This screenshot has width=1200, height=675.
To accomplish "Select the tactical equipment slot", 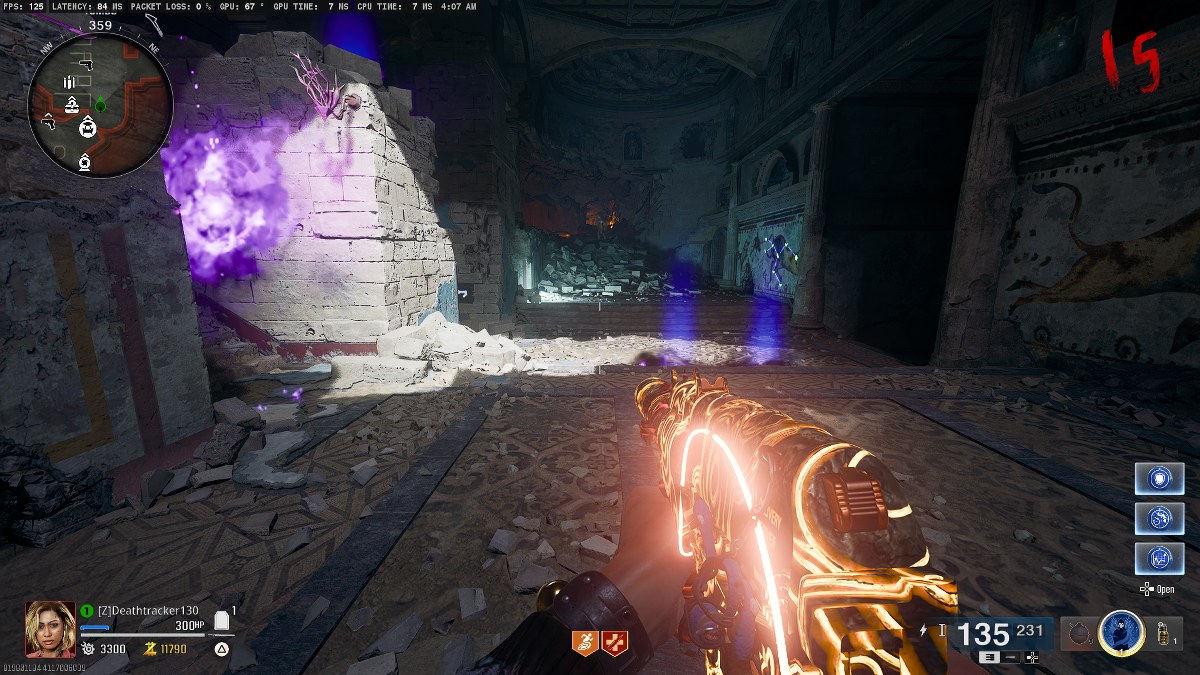I will tap(1078, 633).
